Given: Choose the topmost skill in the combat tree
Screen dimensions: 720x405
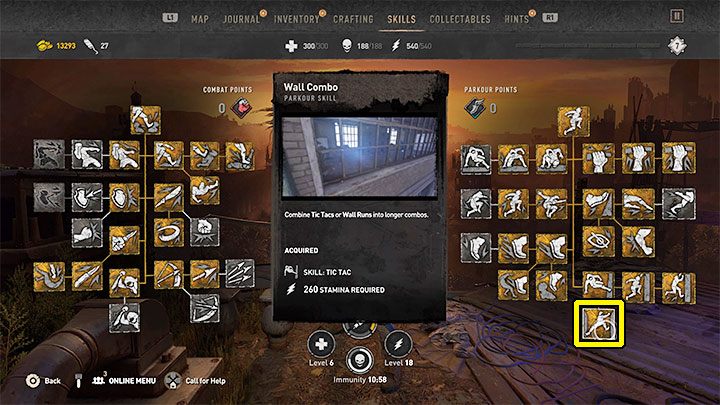Looking at the screenshot, I should [148, 120].
